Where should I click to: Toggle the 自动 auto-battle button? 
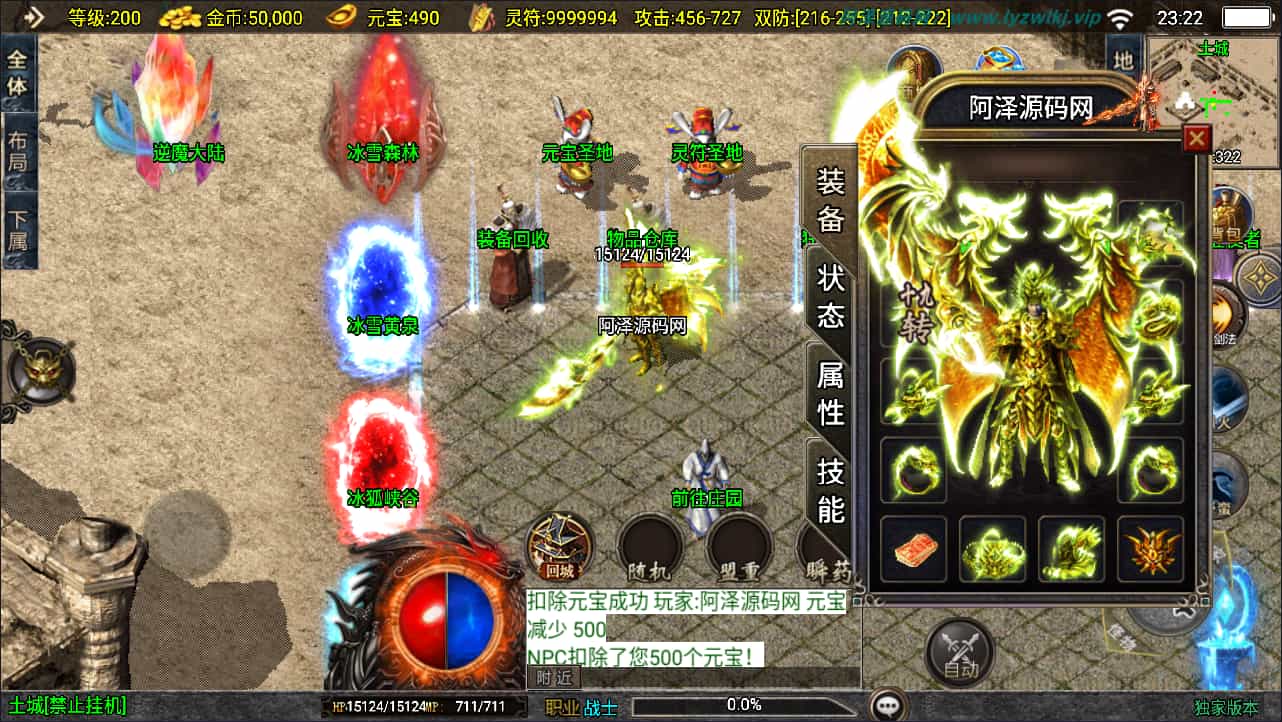[960, 653]
